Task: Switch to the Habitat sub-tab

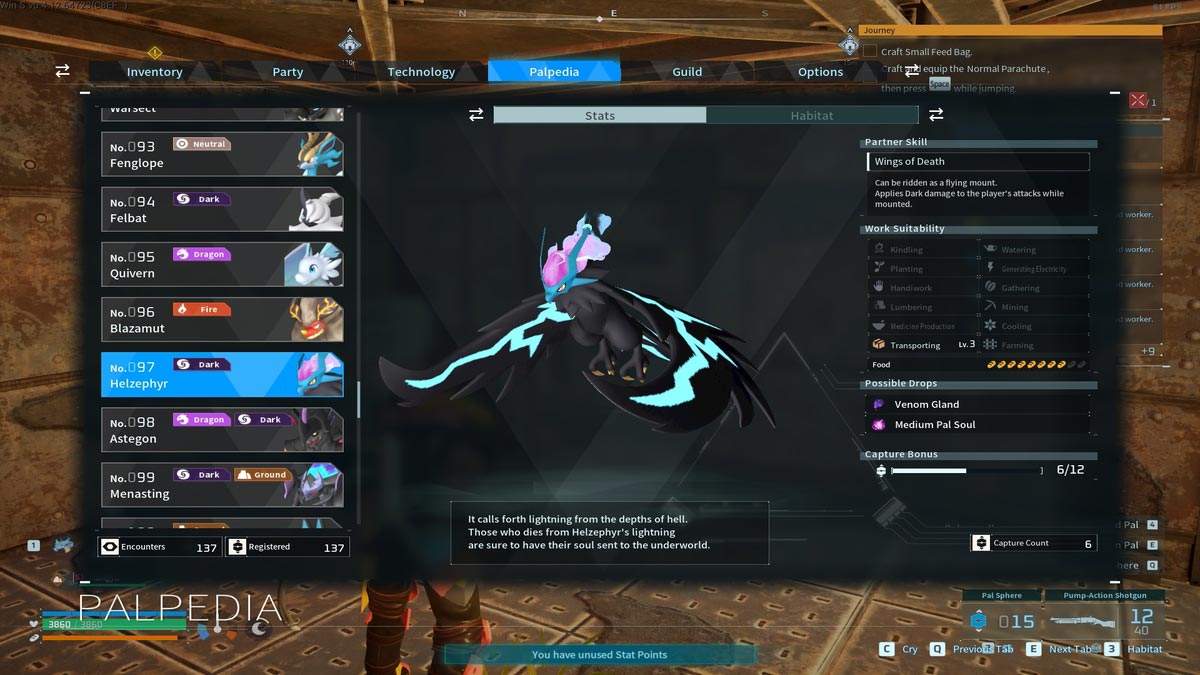Action: coord(811,116)
